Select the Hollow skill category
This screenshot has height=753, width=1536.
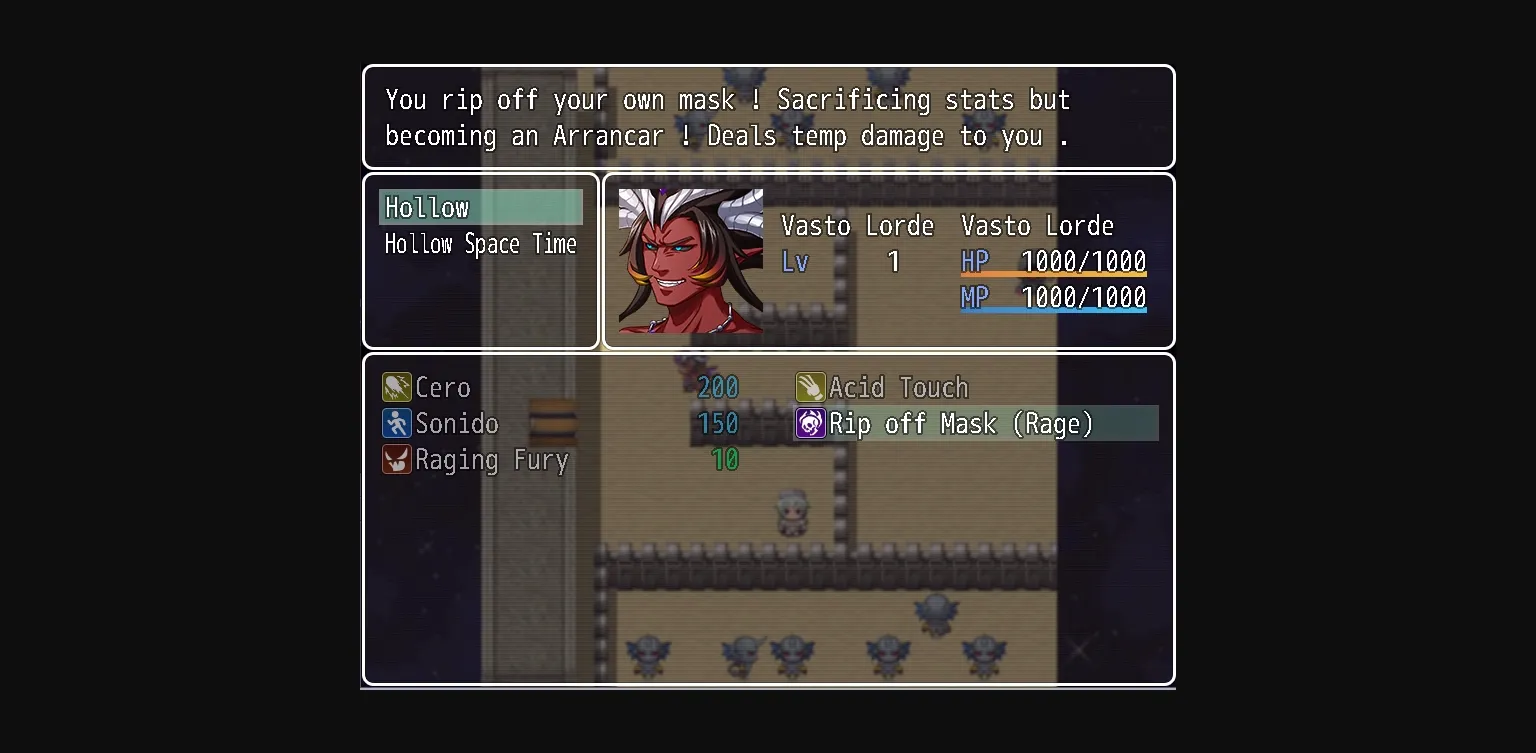[427, 207]
